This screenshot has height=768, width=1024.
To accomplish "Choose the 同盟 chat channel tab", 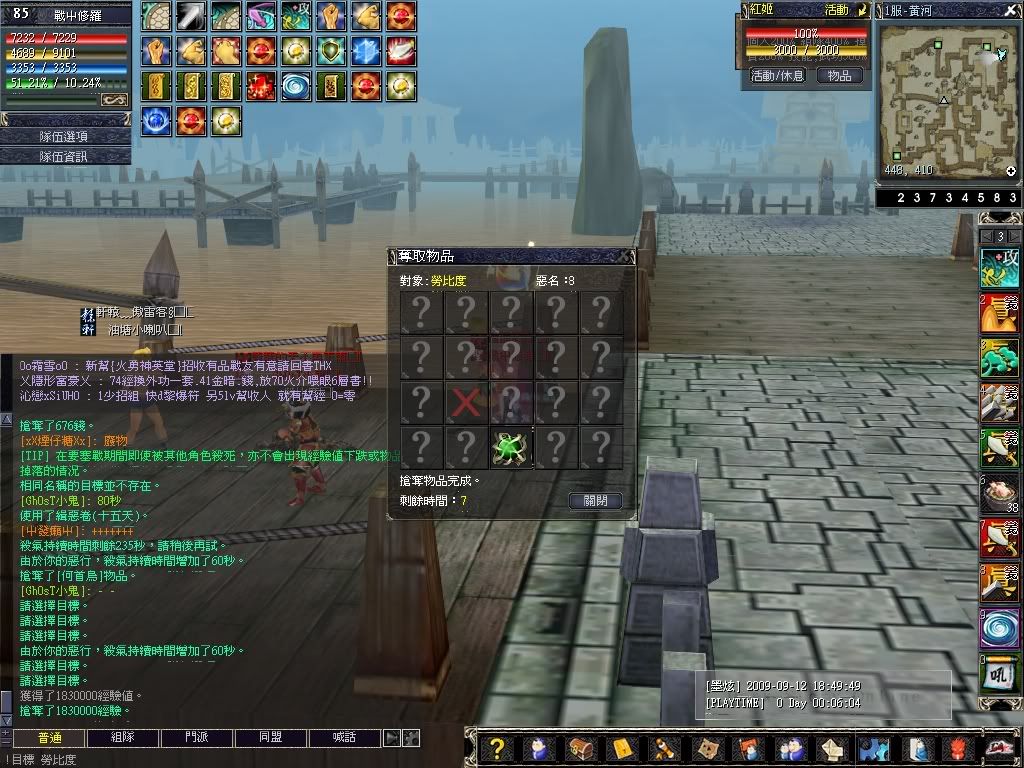I will coord(270,738).
